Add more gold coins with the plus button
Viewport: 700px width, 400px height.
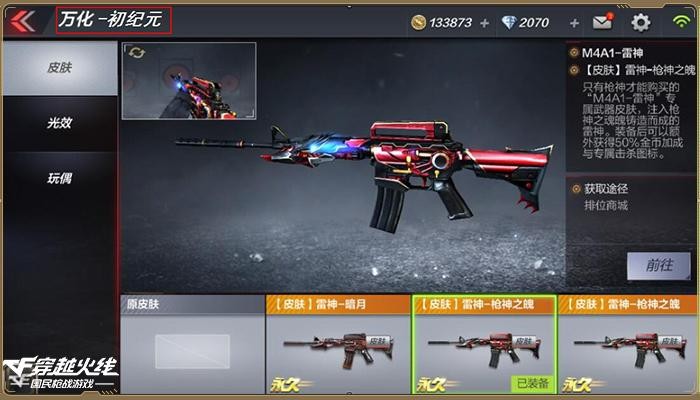click(x=485, y=22)
